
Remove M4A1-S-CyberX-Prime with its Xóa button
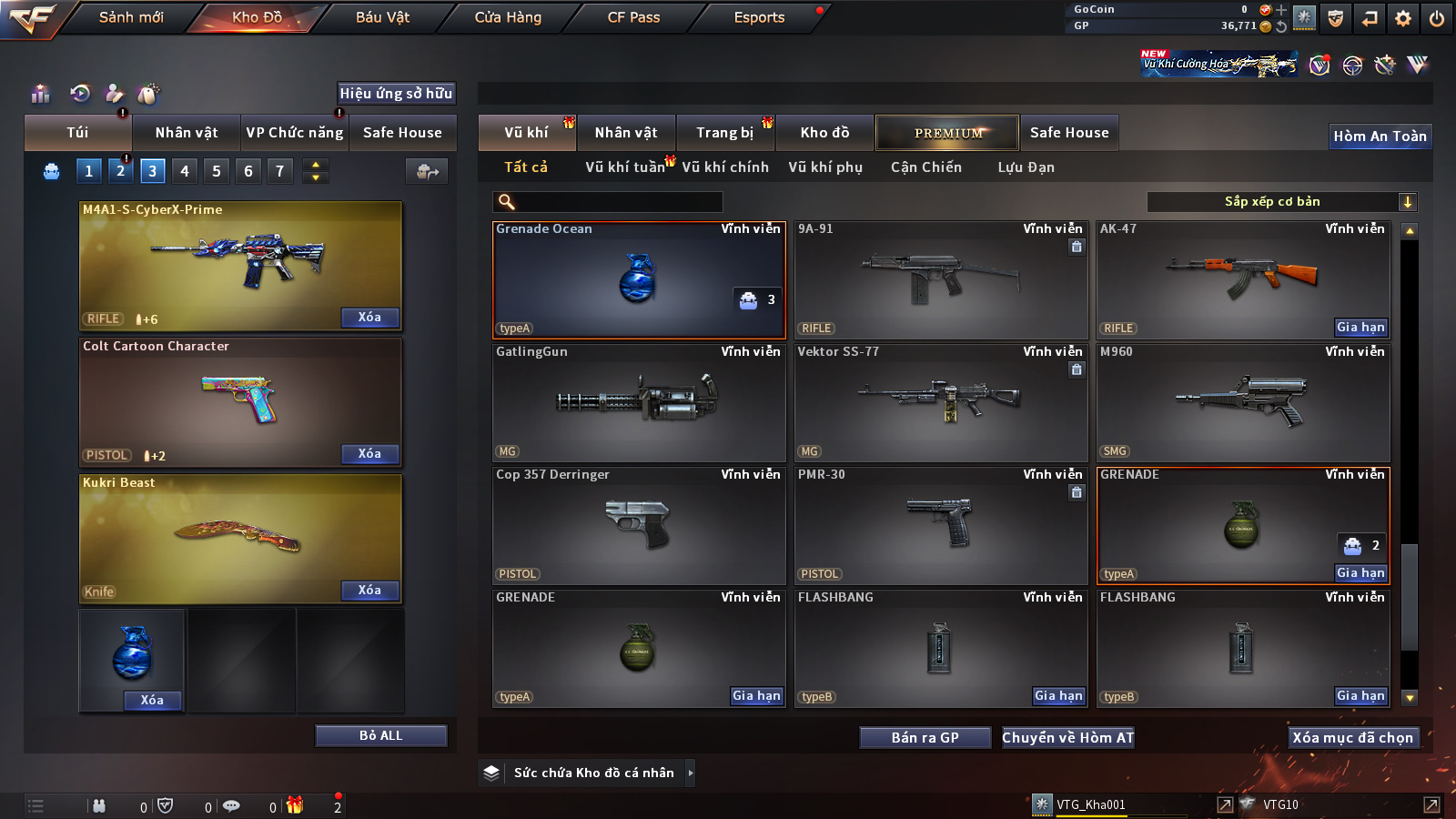tap(369, 318)
